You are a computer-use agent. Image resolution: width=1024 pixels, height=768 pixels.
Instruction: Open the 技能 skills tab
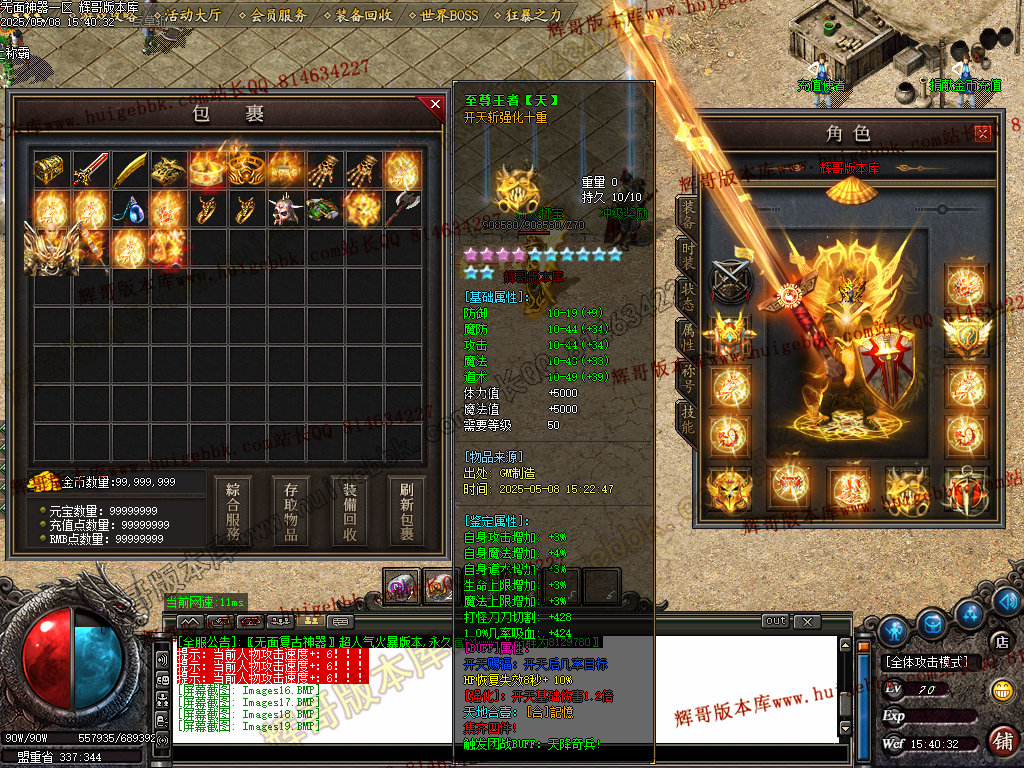click(688, 420)
